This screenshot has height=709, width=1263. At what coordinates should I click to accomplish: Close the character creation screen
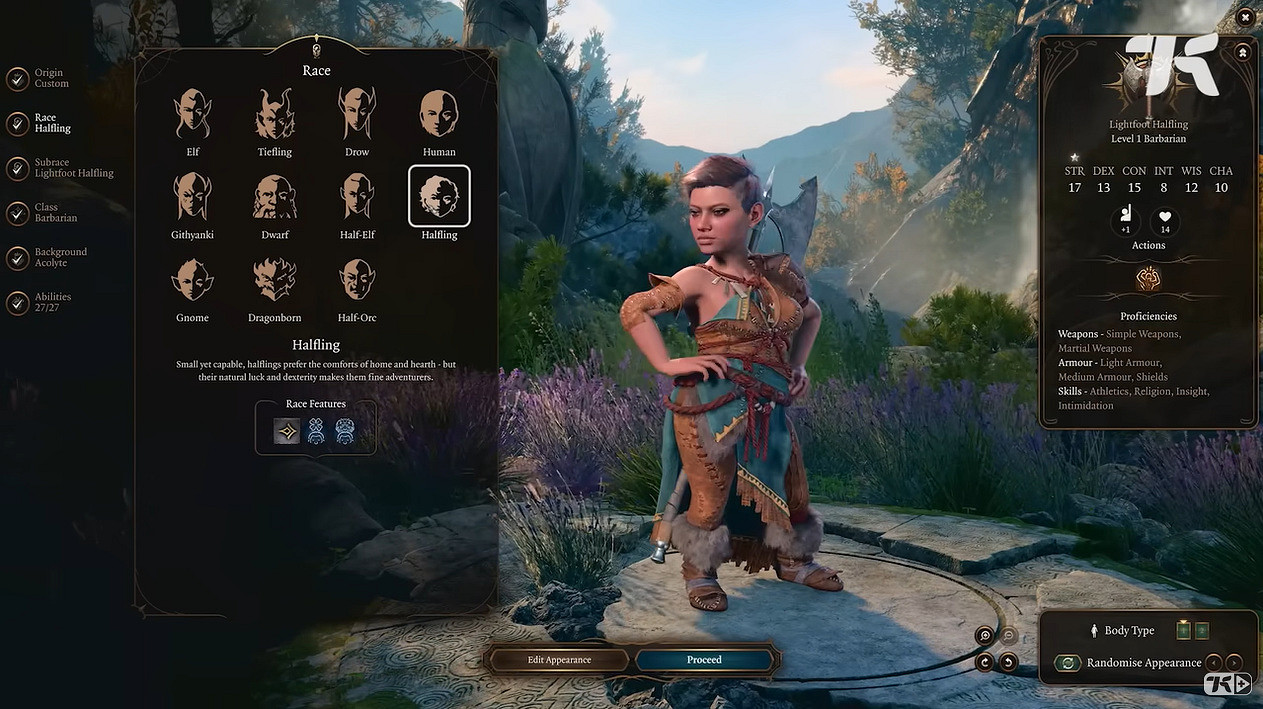click(1245, 17)
